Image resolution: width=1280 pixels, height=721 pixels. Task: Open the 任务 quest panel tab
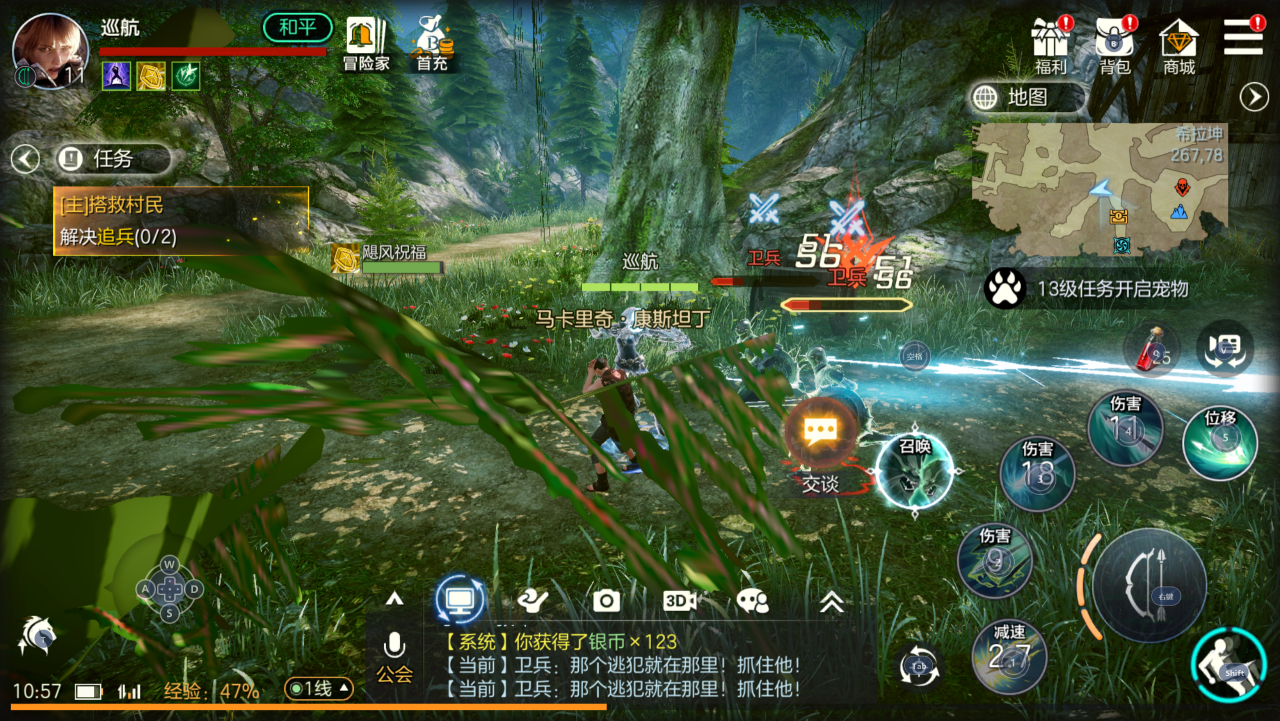(111, 158)
